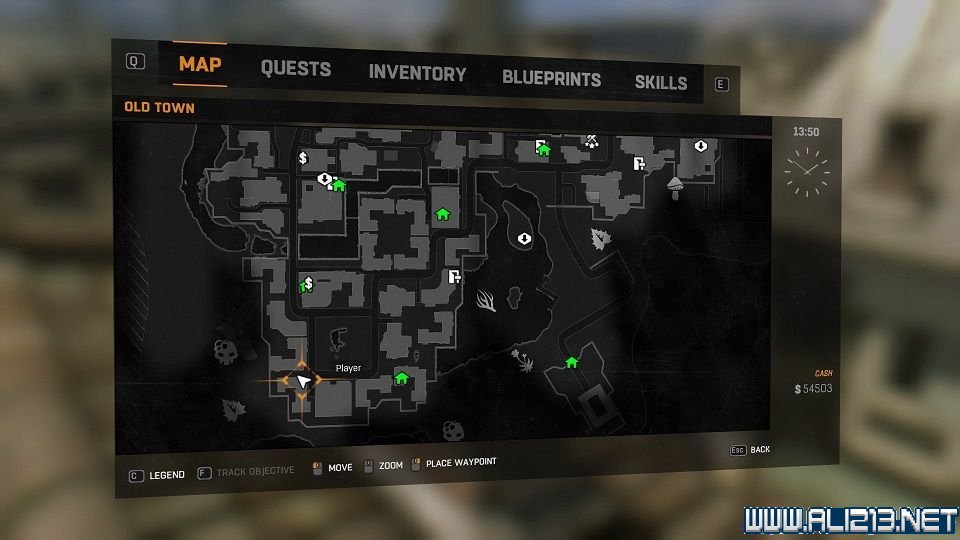Switch to the Quests tab
Image resolution: width=960 pixels, height=540 pixels.
point(295,69)
